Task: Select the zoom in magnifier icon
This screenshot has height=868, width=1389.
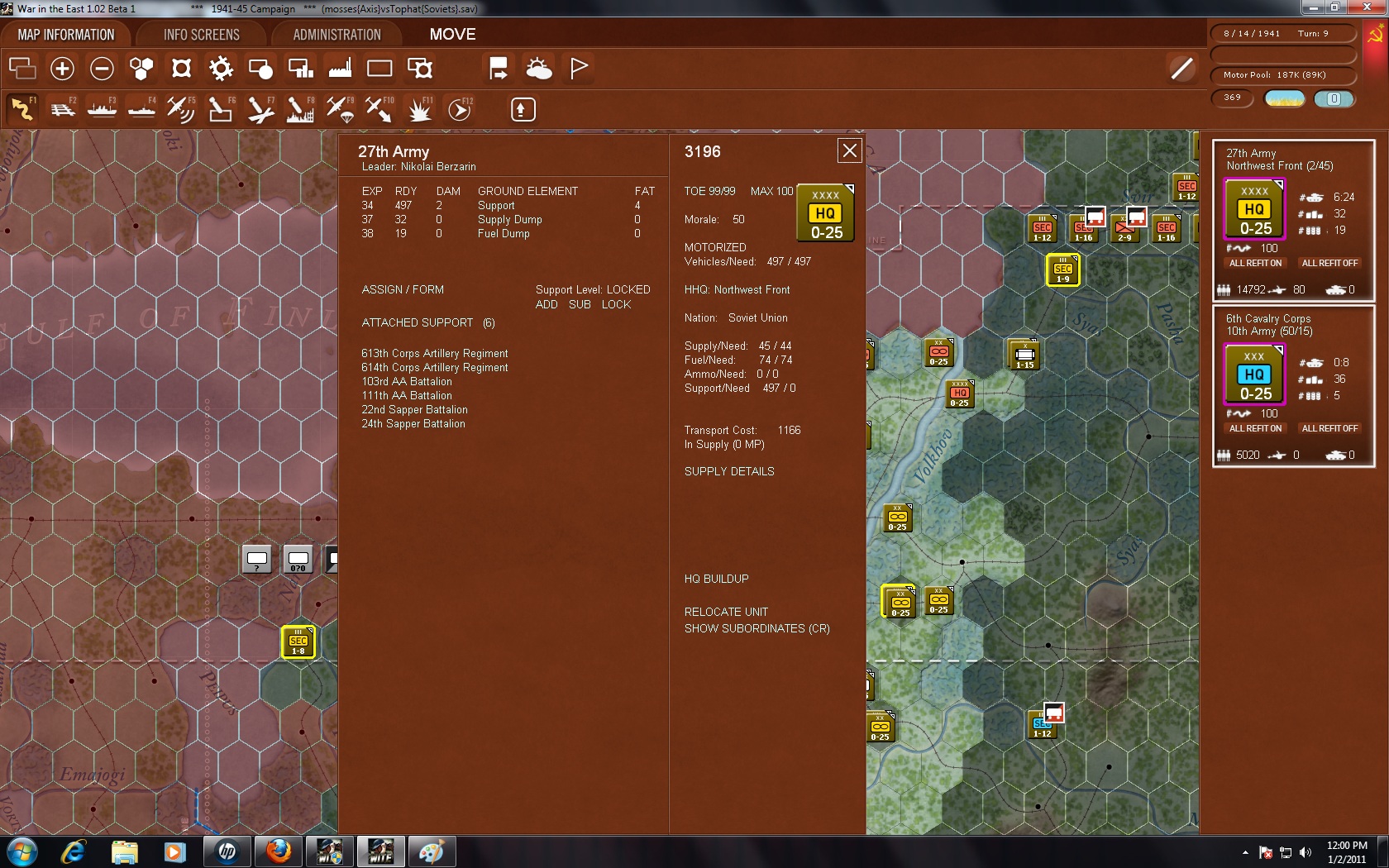Action: point(62,69)
